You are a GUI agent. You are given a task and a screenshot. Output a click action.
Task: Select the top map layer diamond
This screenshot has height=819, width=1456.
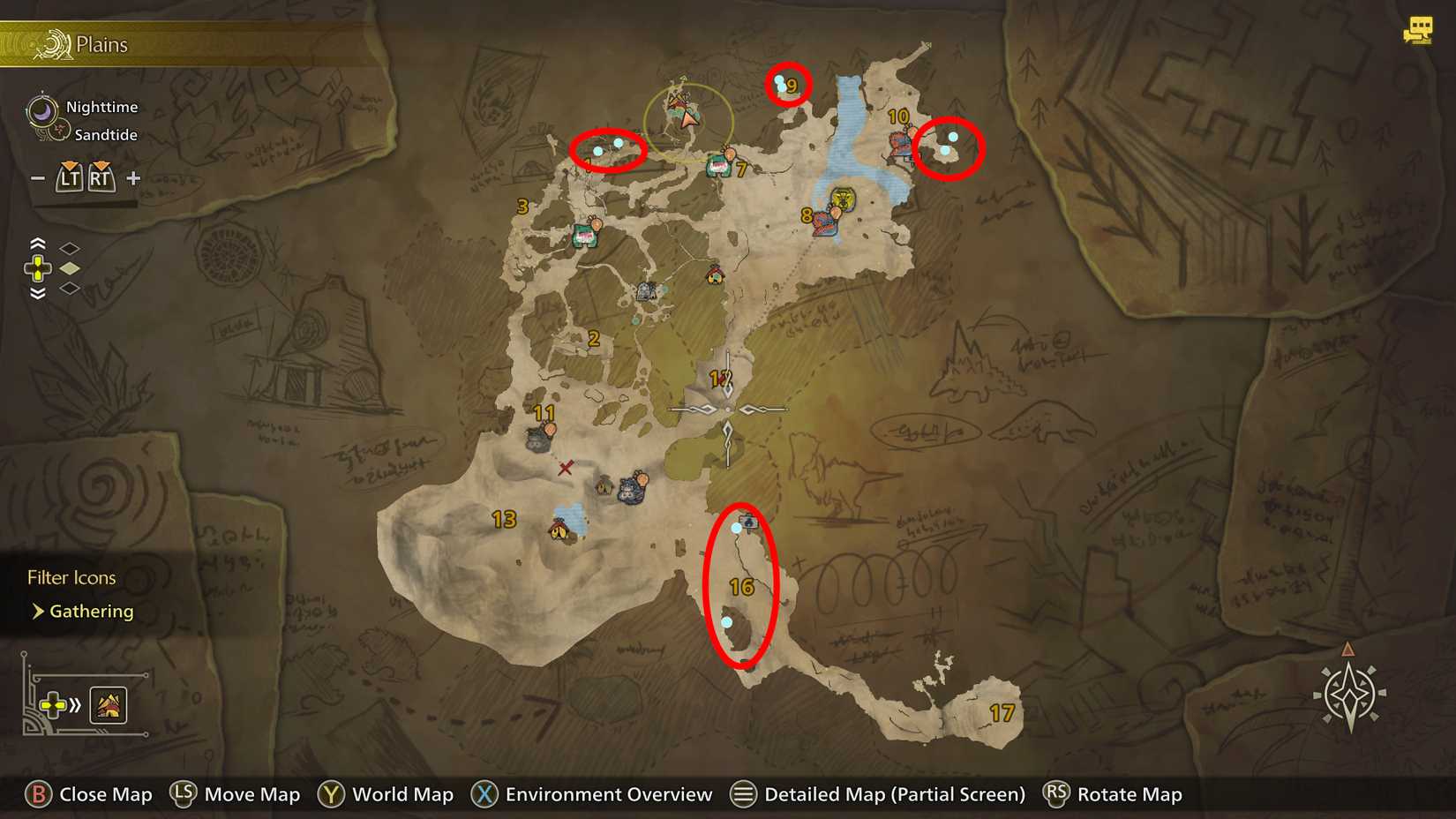[70, 247]
